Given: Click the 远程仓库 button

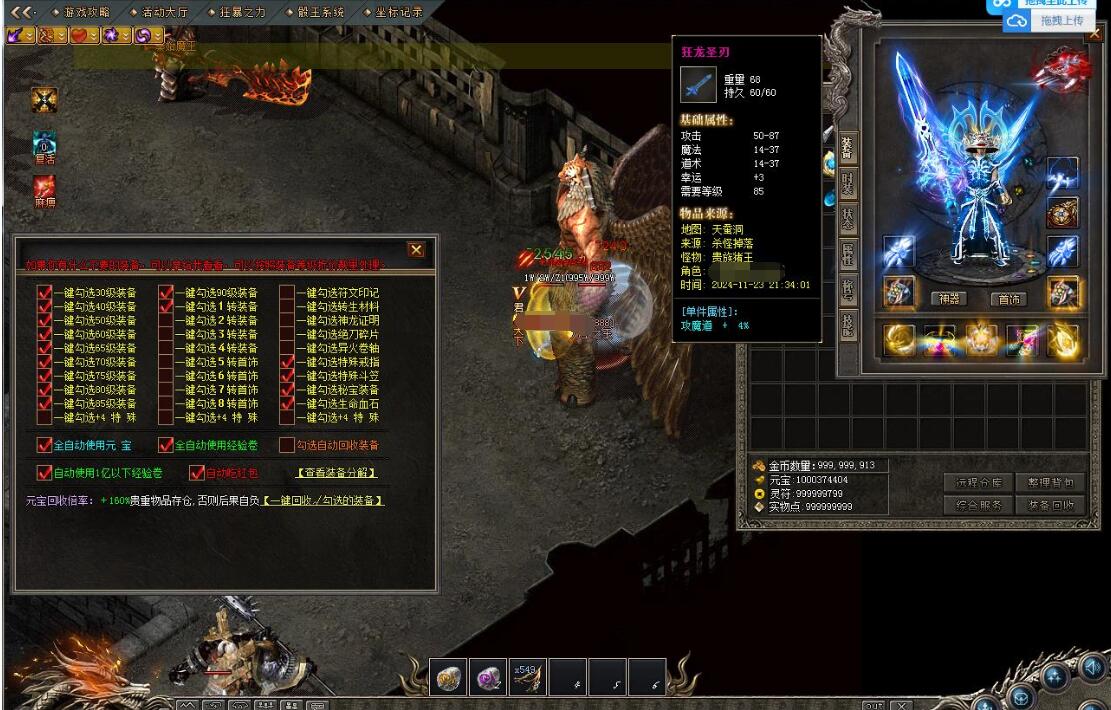Looking at the screenshot, I should 978,483.
